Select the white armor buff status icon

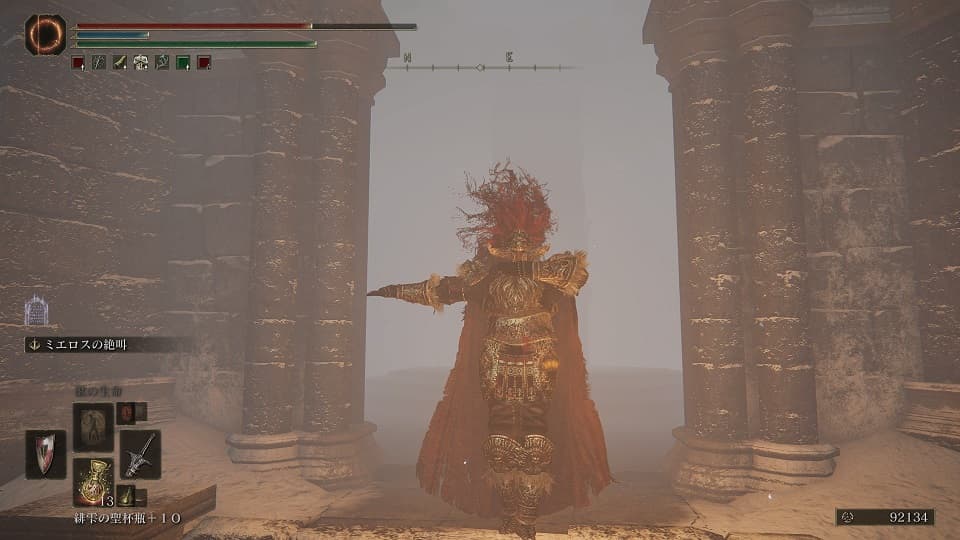click(x=141, y=62)
